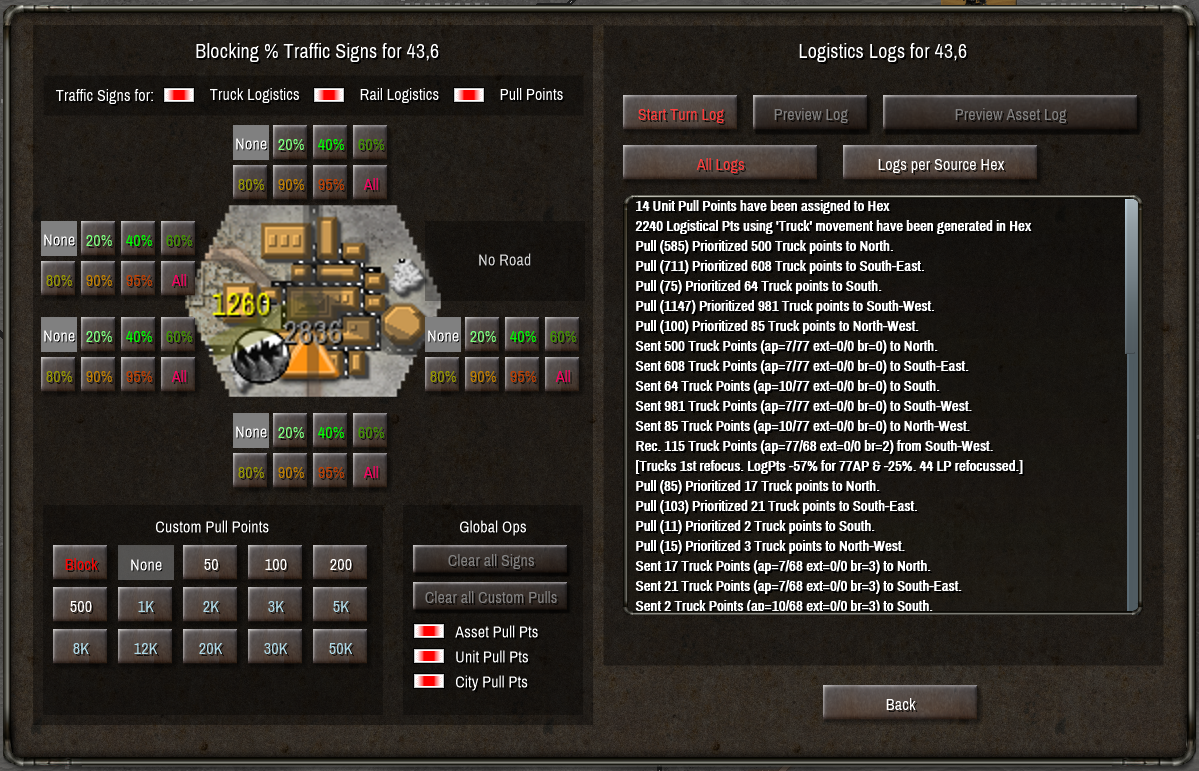
Task: Select the 50K custom pull points
Action: point(340,648)
